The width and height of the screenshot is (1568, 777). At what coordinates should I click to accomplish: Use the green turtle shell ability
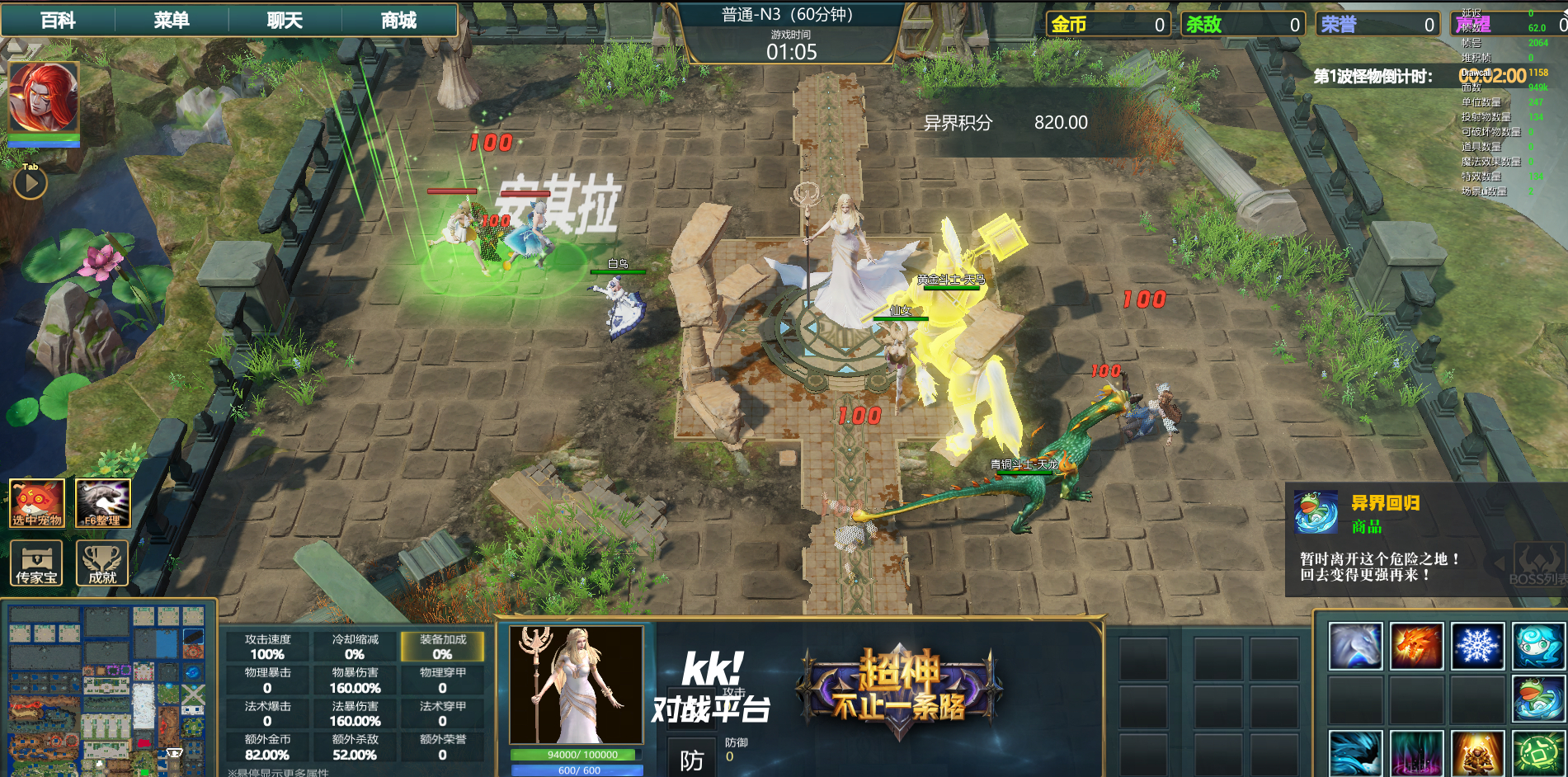[x=1538, y=753]
